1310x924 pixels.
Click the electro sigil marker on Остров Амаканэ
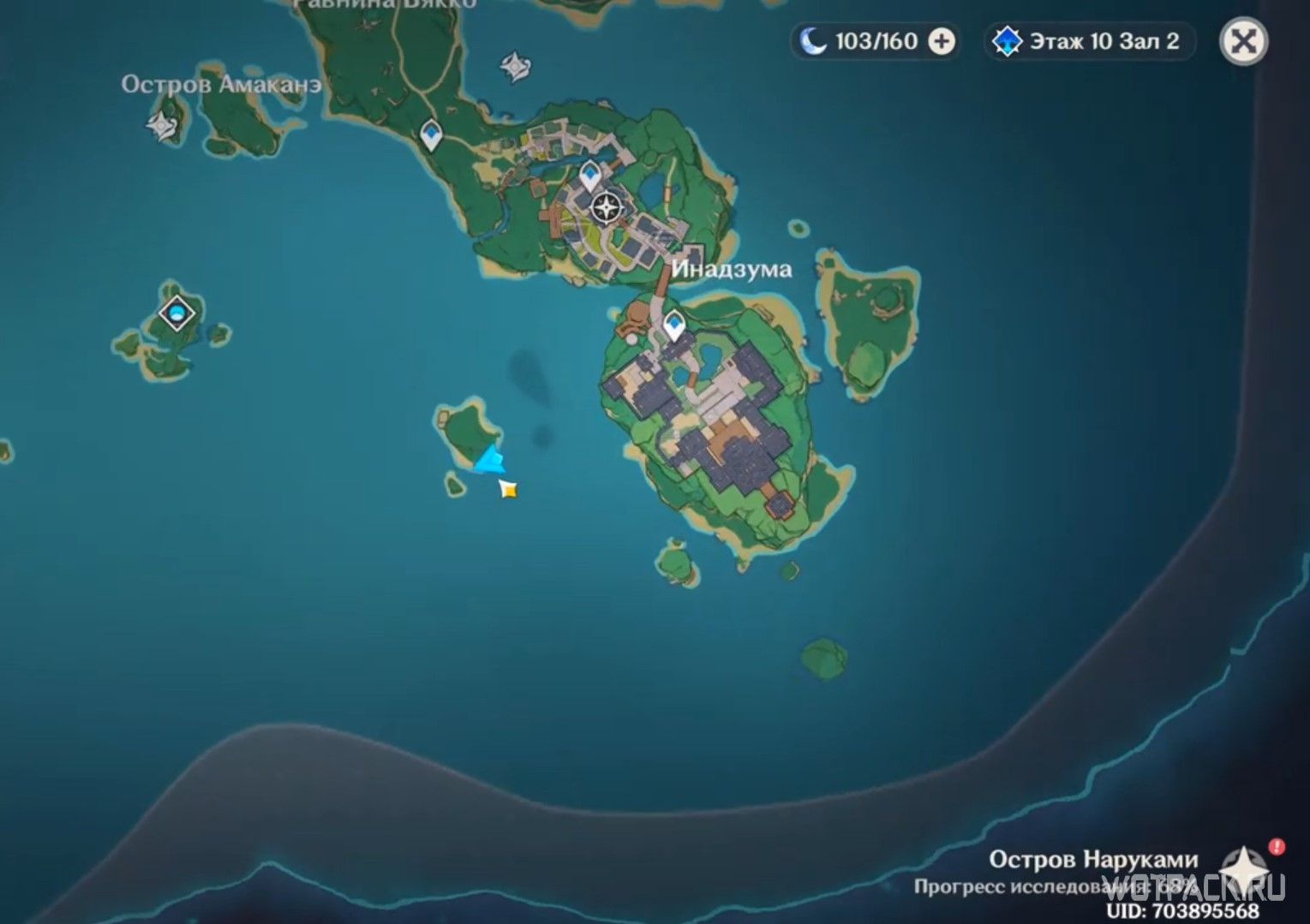(160, 126)
